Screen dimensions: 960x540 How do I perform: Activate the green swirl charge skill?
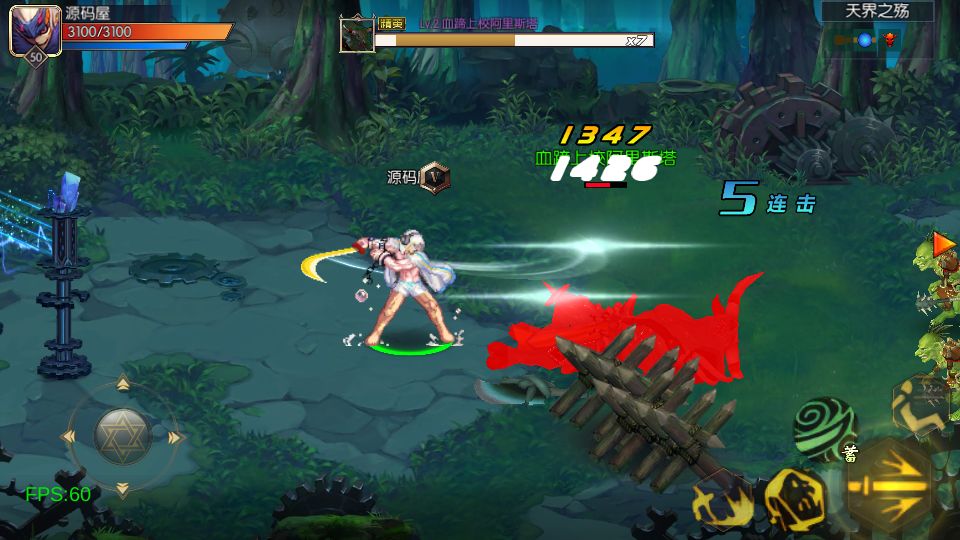click(824, 426)
